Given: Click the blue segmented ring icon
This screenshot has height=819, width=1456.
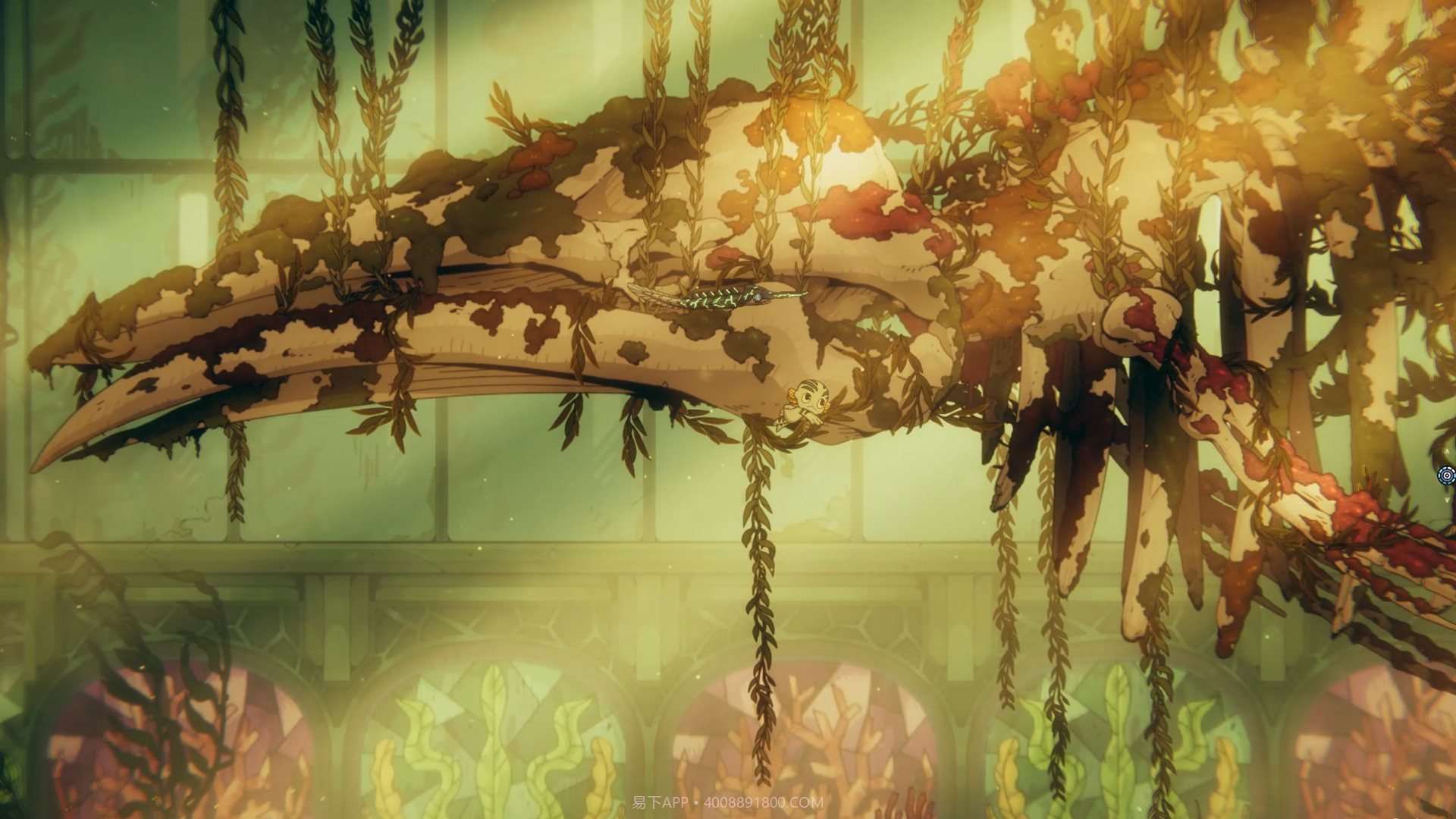Looking at the screenshot, I should pyautogui.click(x=1446, y=475).
